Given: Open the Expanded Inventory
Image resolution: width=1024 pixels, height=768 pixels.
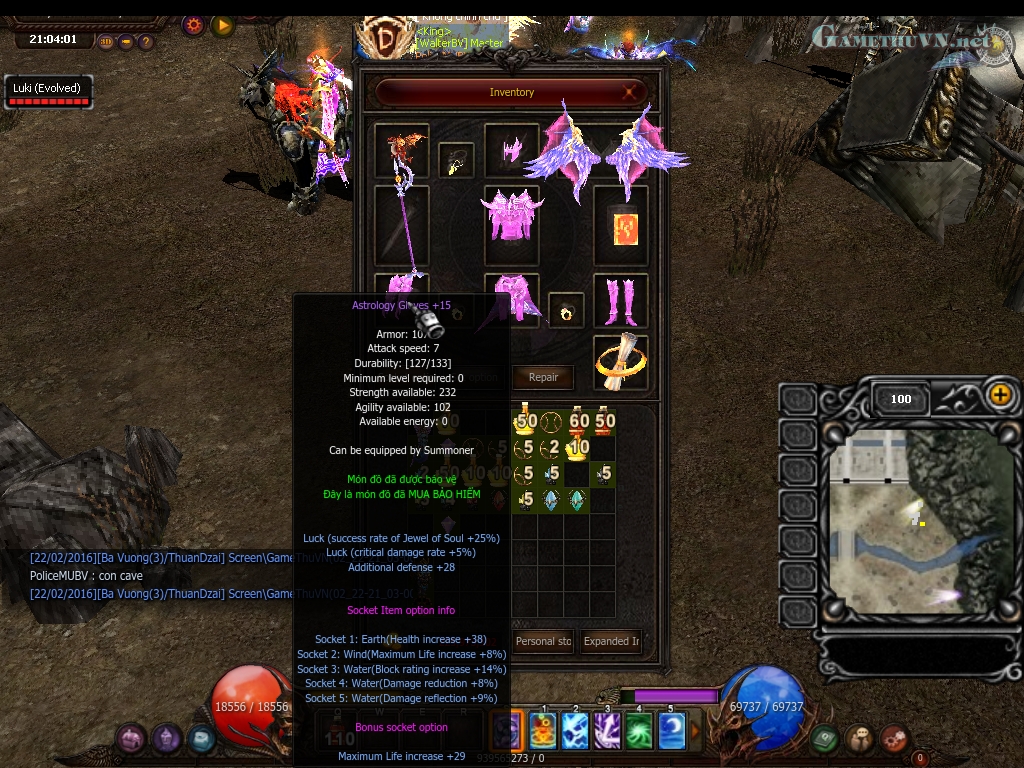Looking at the screenshot, I should coord(612,641).
